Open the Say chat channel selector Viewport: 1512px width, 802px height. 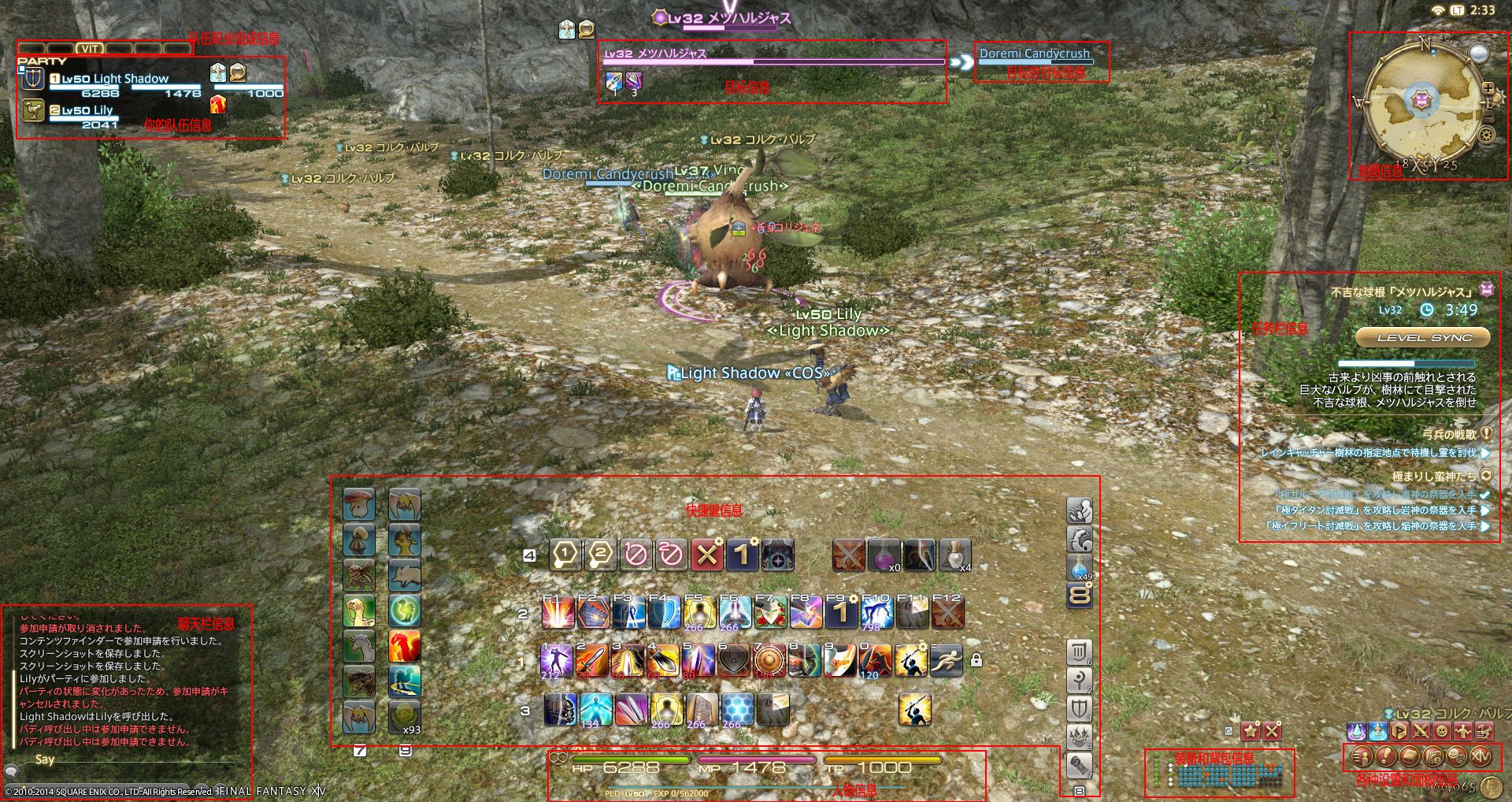pyautogui.click(x=45, y=760)
